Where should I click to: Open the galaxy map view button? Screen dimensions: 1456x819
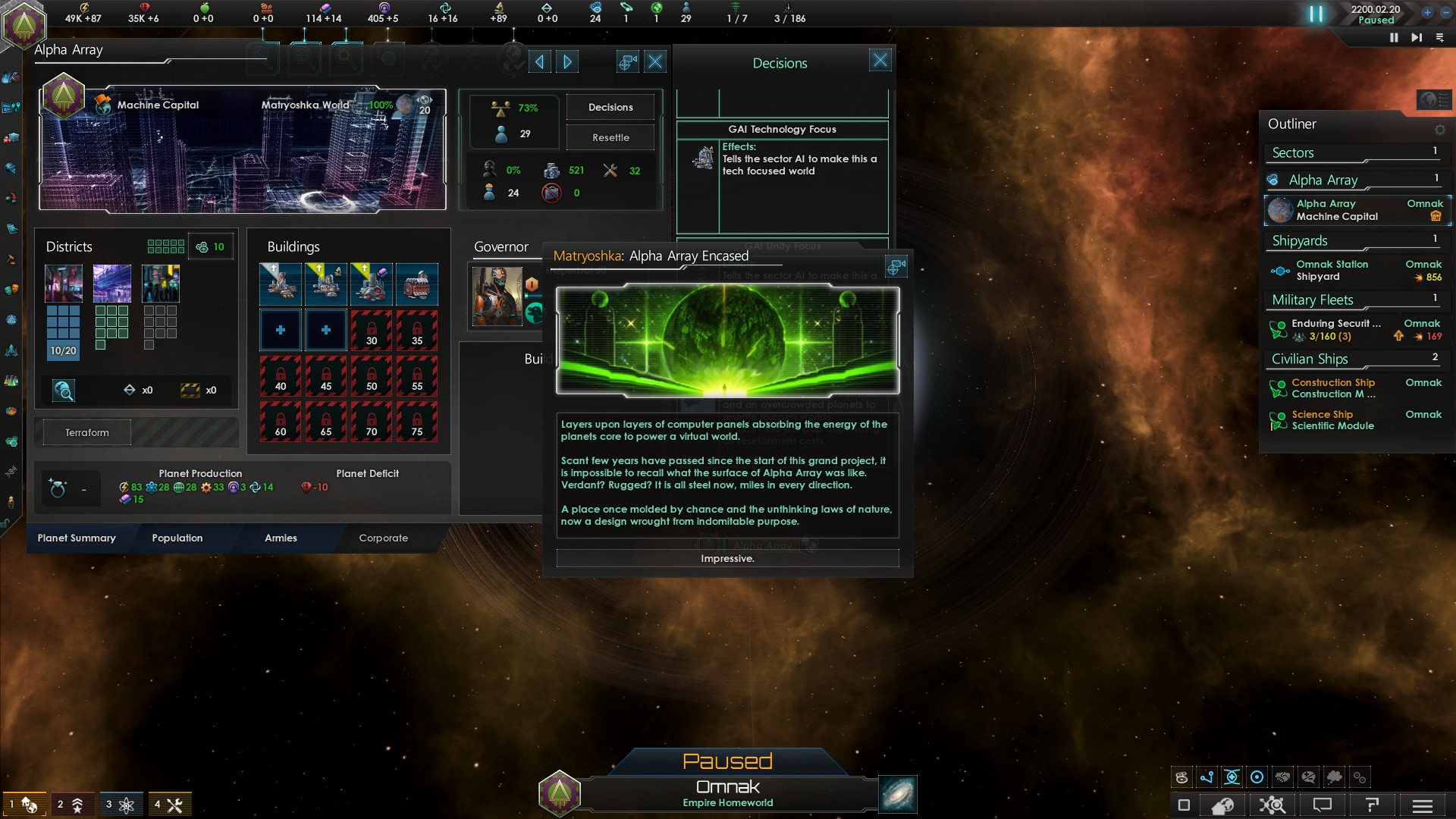(x=898, y=794)
